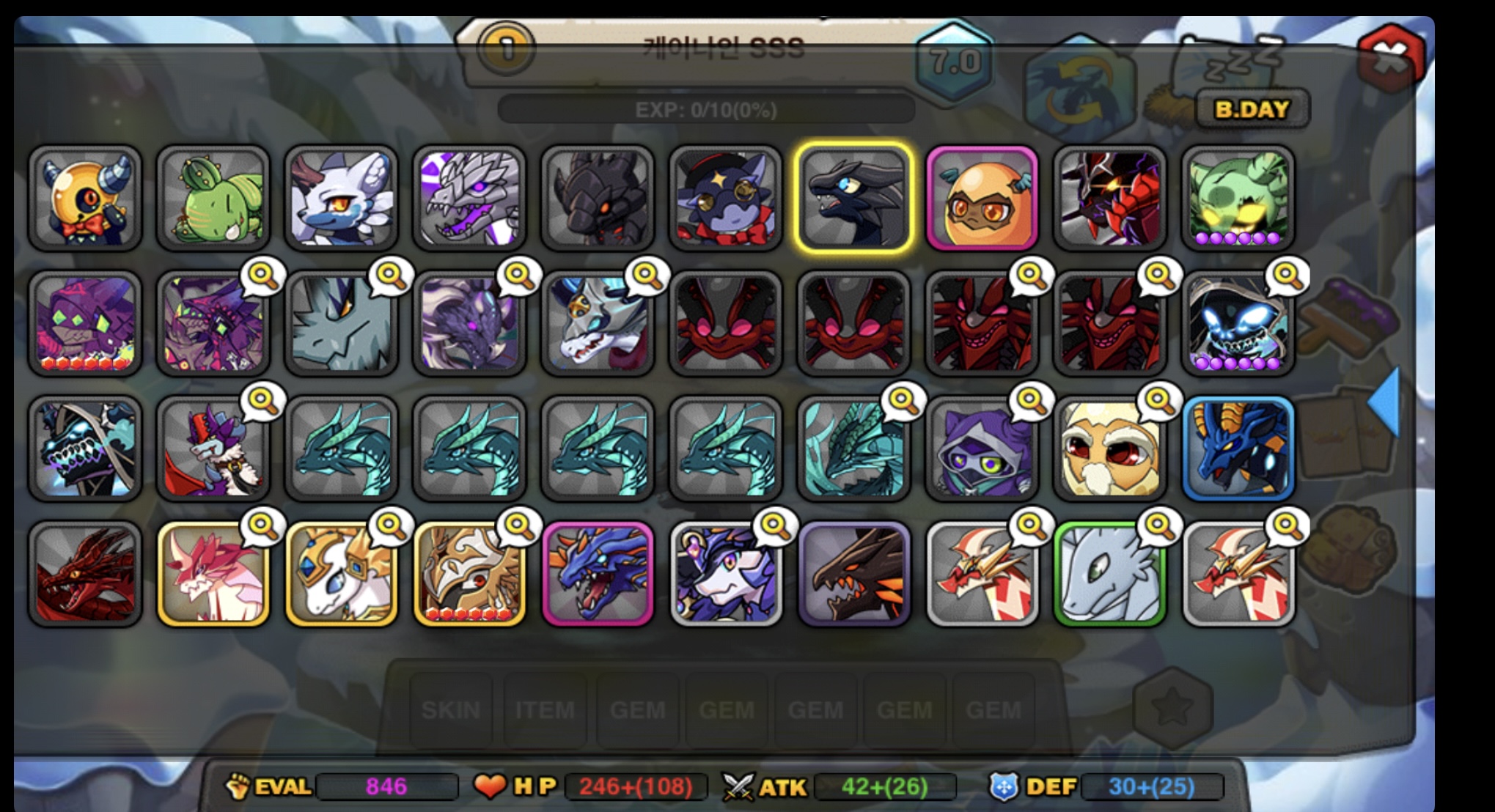Image resolution: width=1495 pixels, height=812 pixels.
Task: Select the golden armored helmet dragon
Action: pyautogui.click(x=469, y=574)
